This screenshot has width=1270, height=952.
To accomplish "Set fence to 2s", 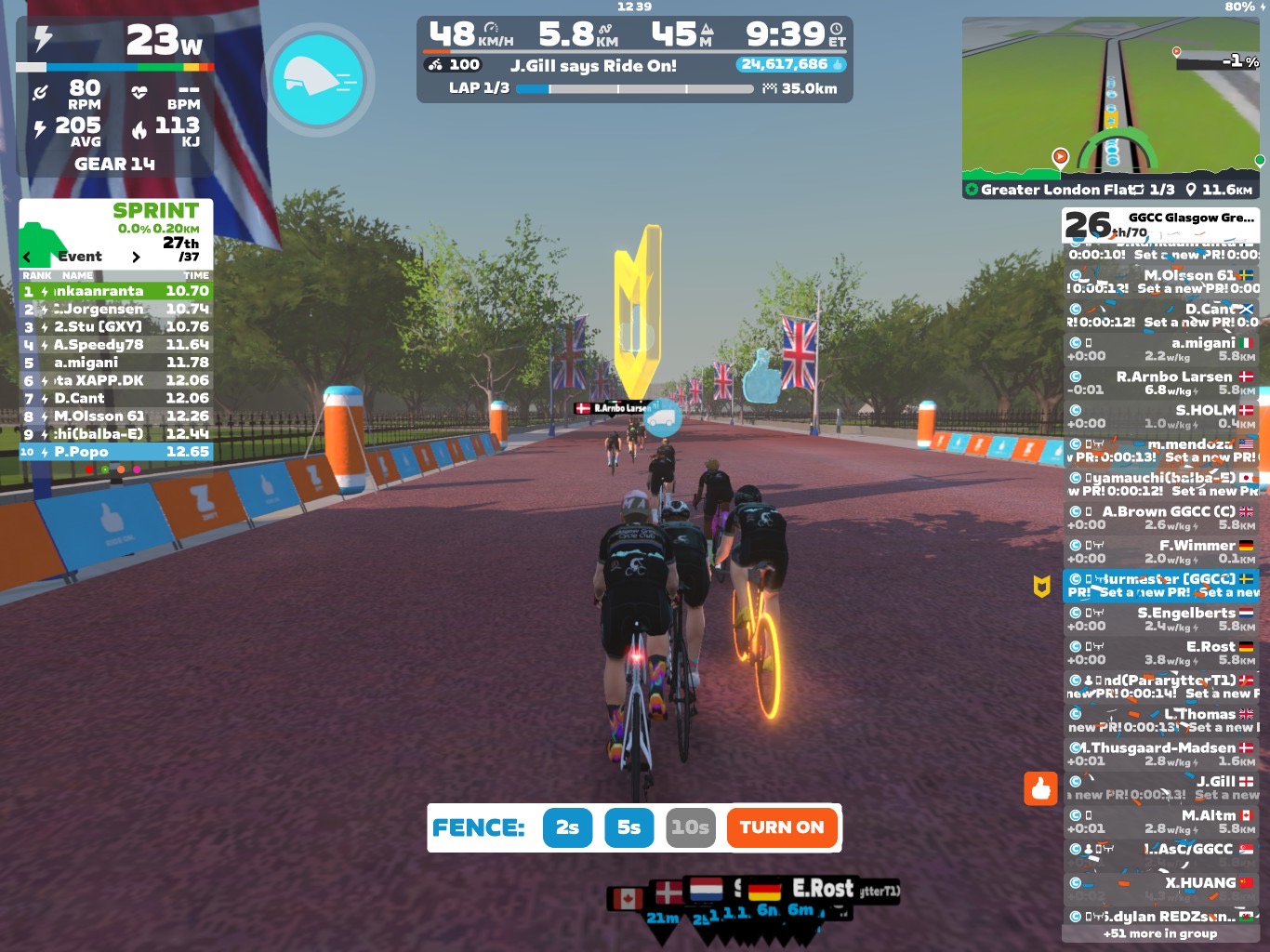I will [567, 827].
